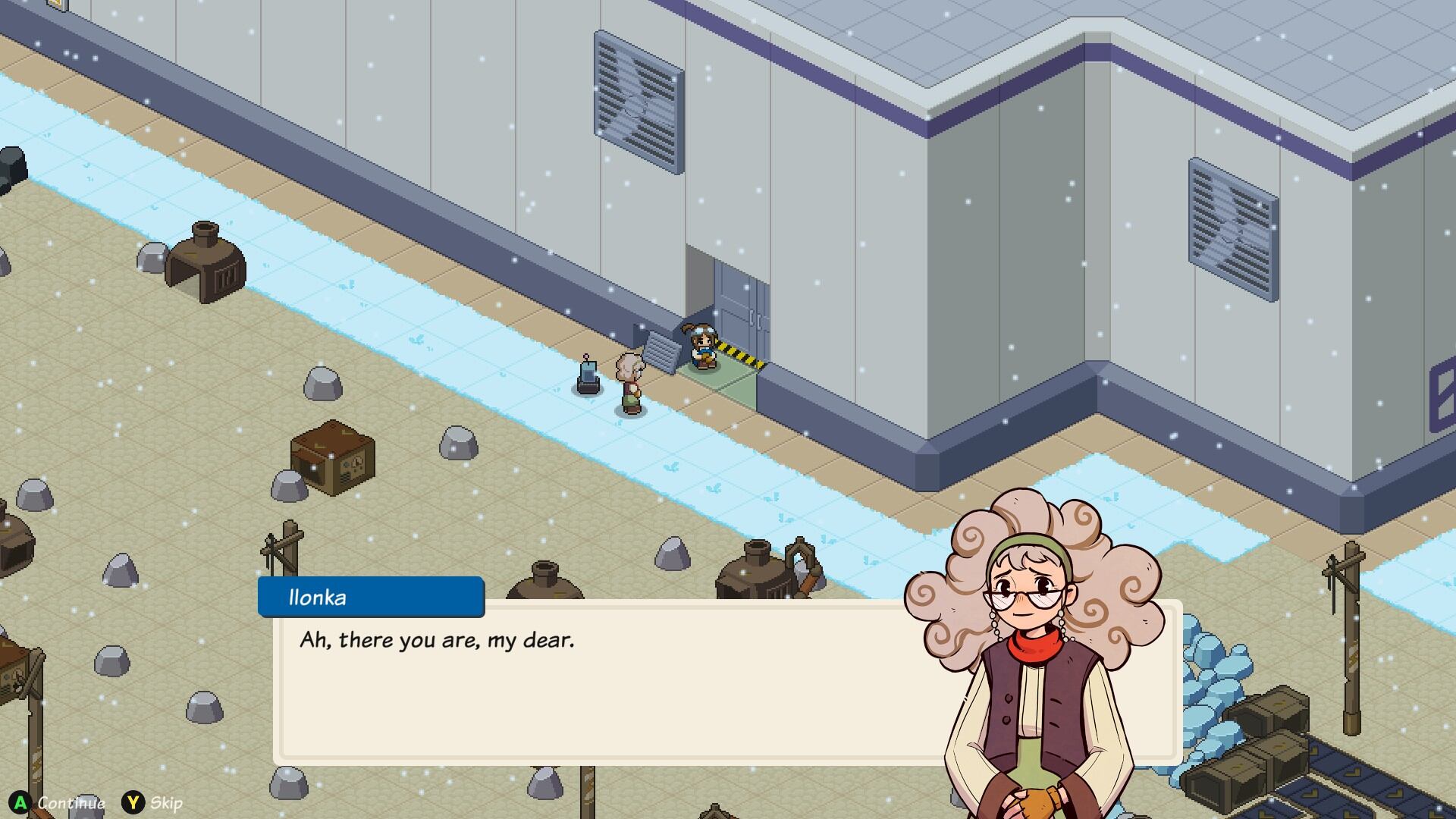Click the Continue label

(x=71, y=802)
